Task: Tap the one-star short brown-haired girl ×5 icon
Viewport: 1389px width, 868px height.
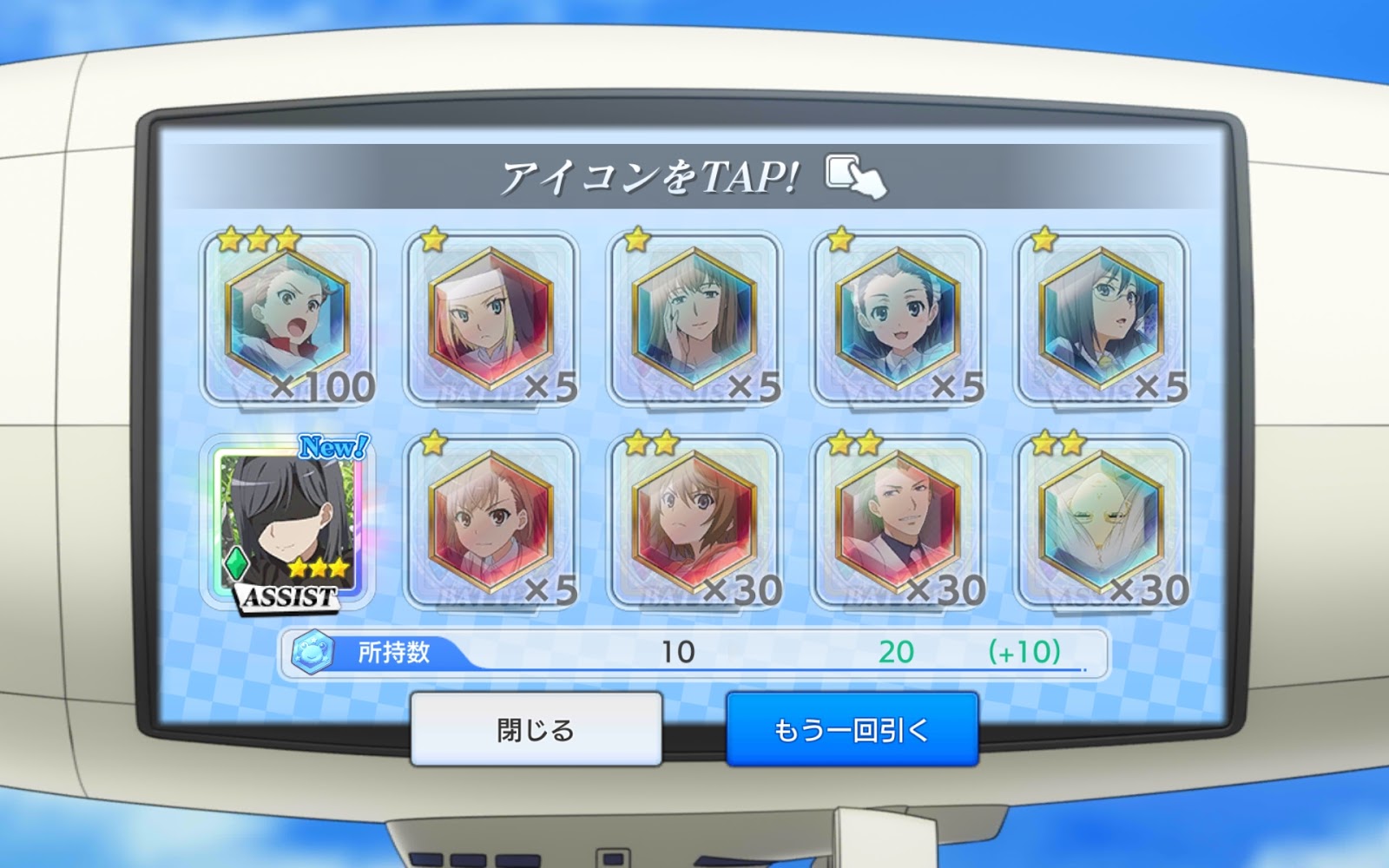Action: tap(490, 523)
